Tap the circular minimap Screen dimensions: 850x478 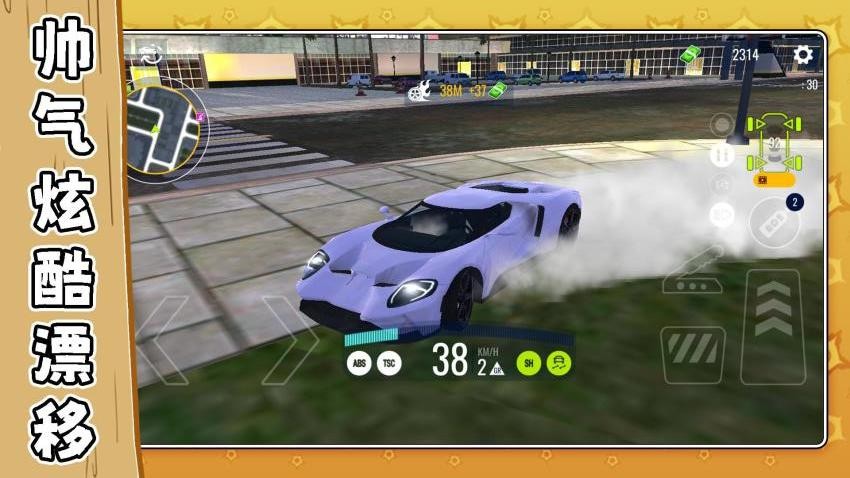pyautogui.click(x=164, y=126)
